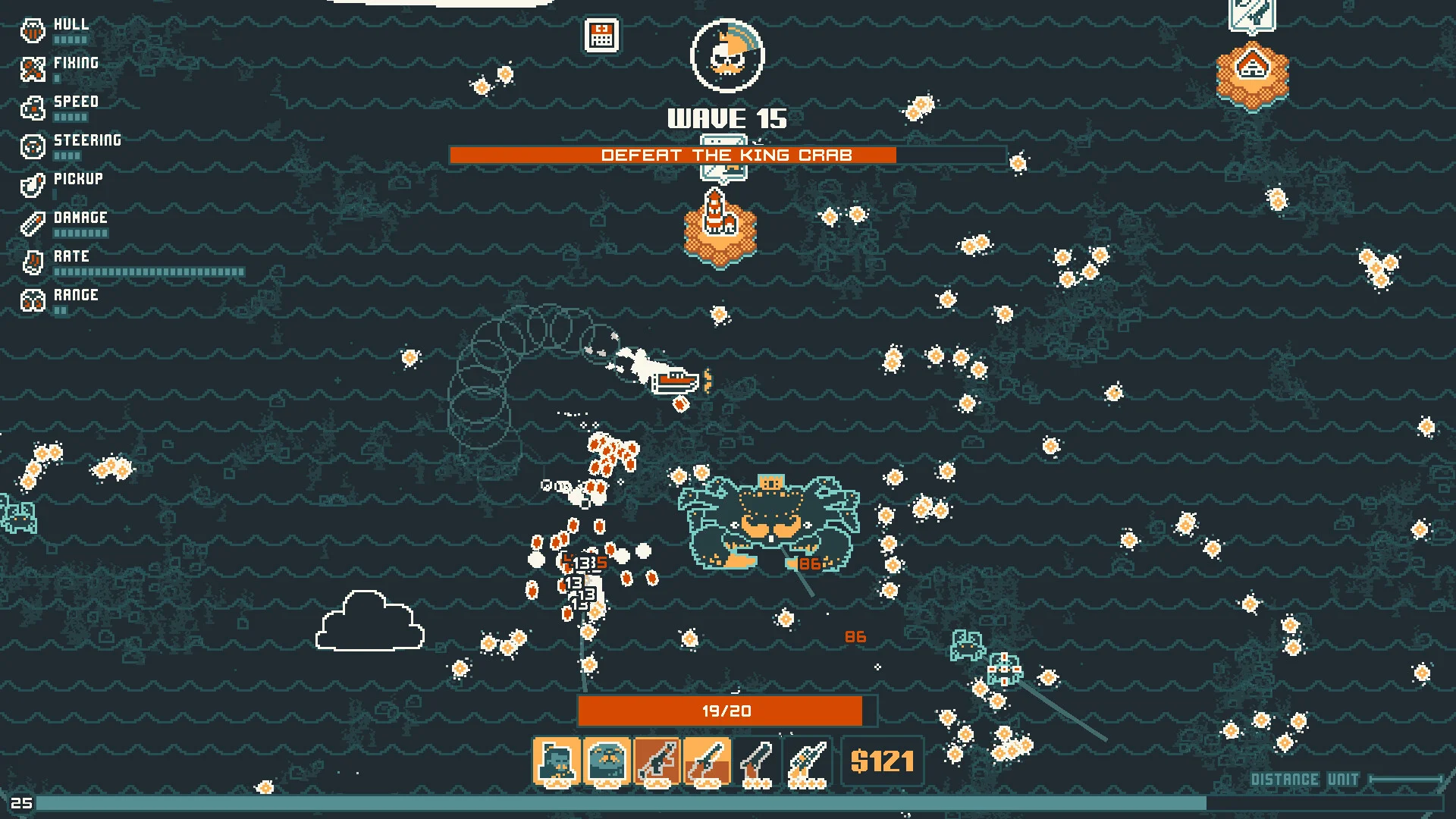Click the crowned skull boss wave icon
Screen dimensions: 1456x819
pos(727,55)
